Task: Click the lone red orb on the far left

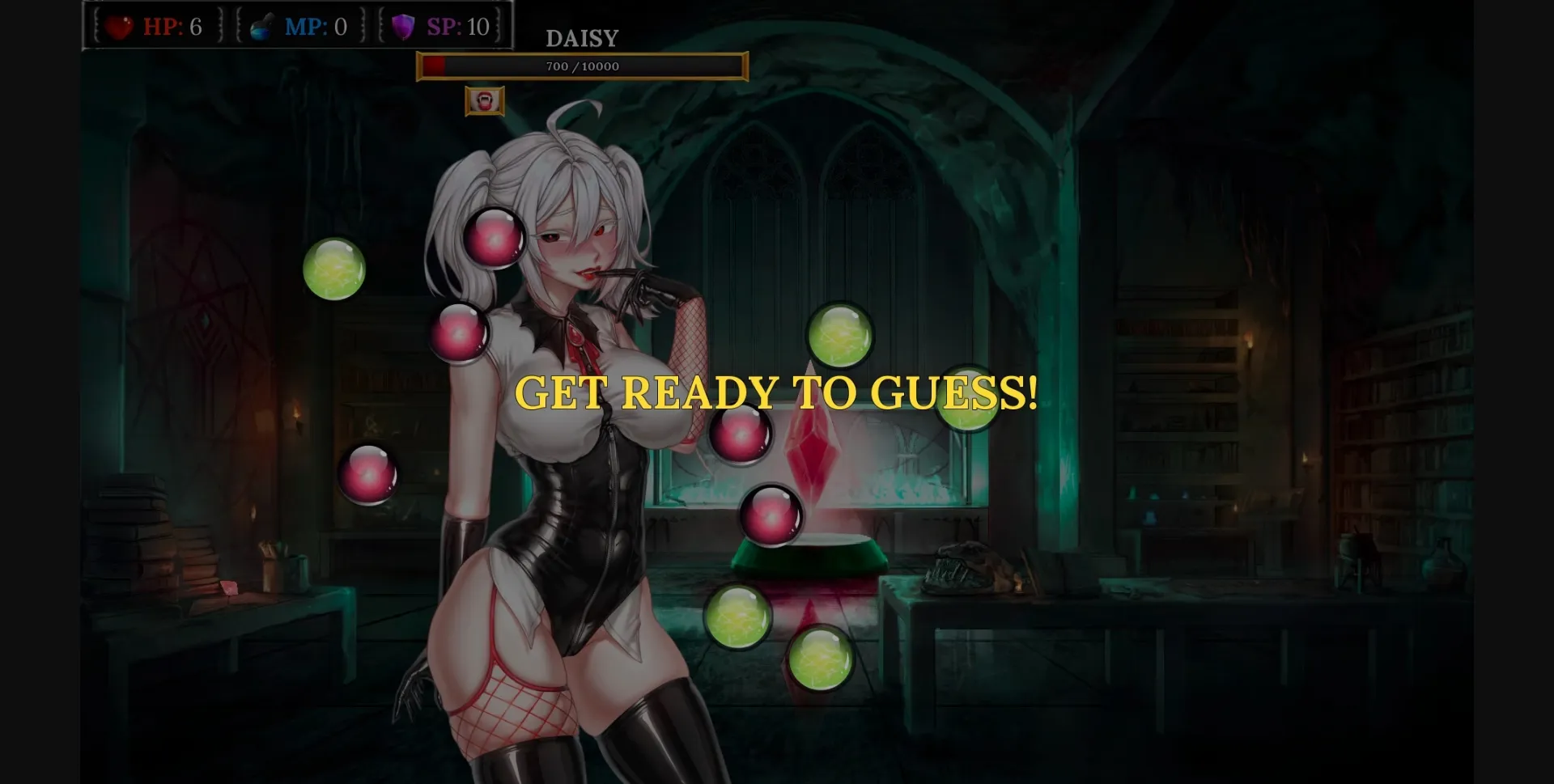Action: click(x=369, y=473)
